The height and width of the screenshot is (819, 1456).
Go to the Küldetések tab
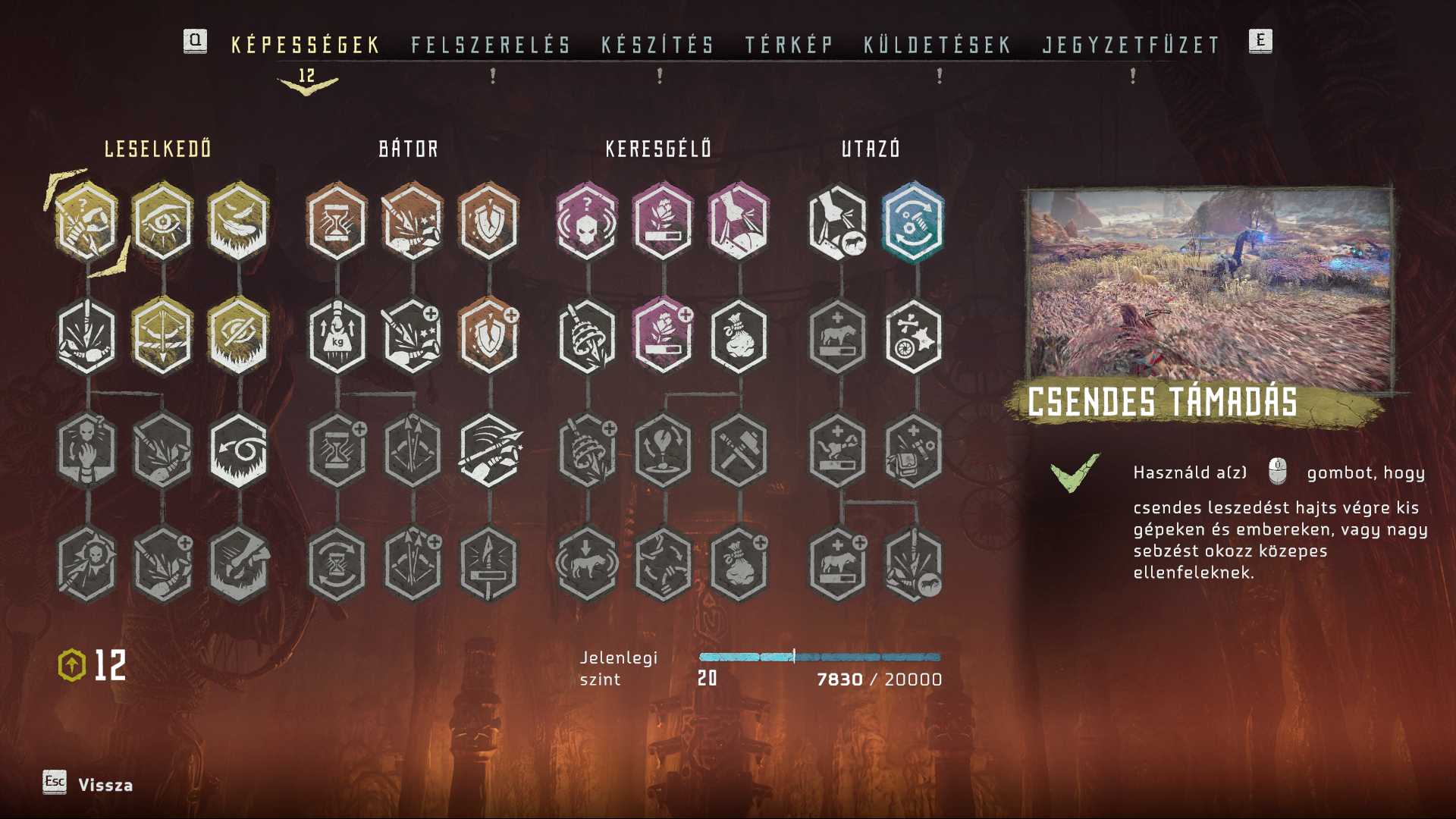click(x=937, y=45)
